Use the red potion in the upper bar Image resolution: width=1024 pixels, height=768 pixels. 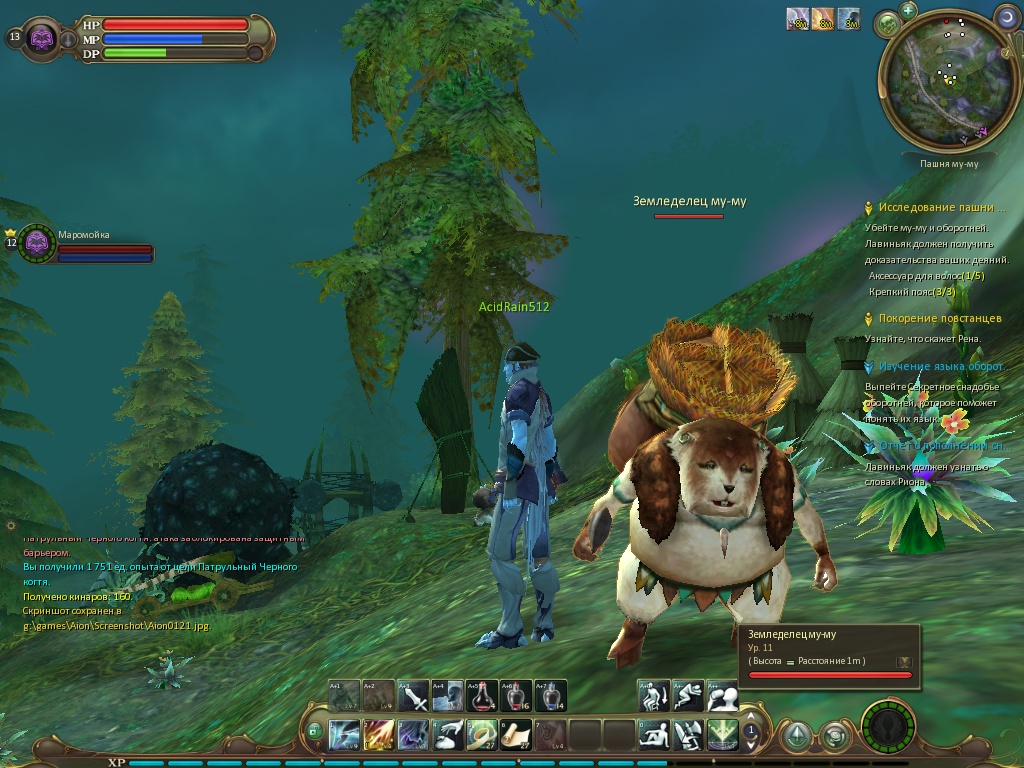[482, 695]
